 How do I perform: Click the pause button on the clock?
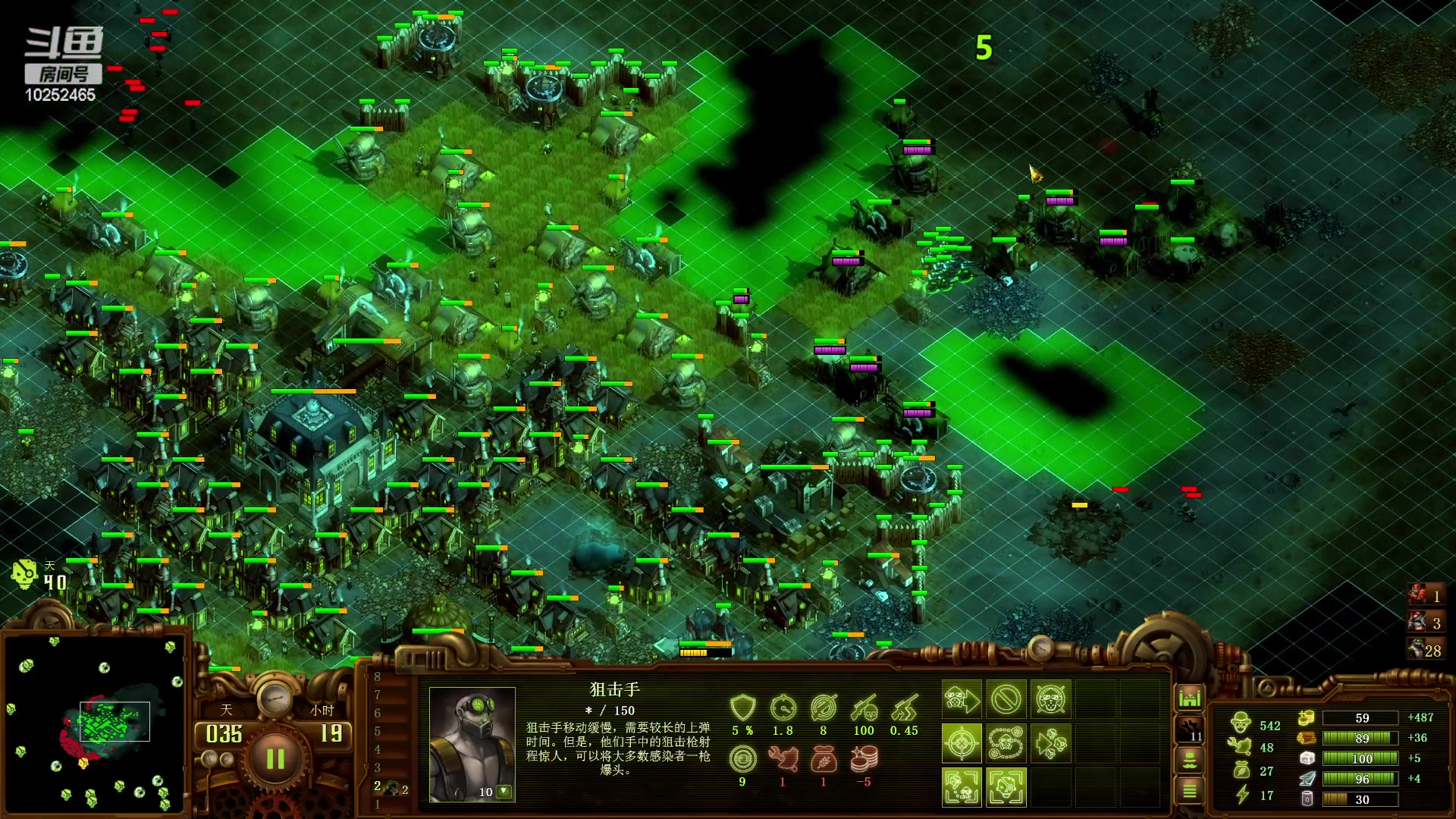pos(275,758)
